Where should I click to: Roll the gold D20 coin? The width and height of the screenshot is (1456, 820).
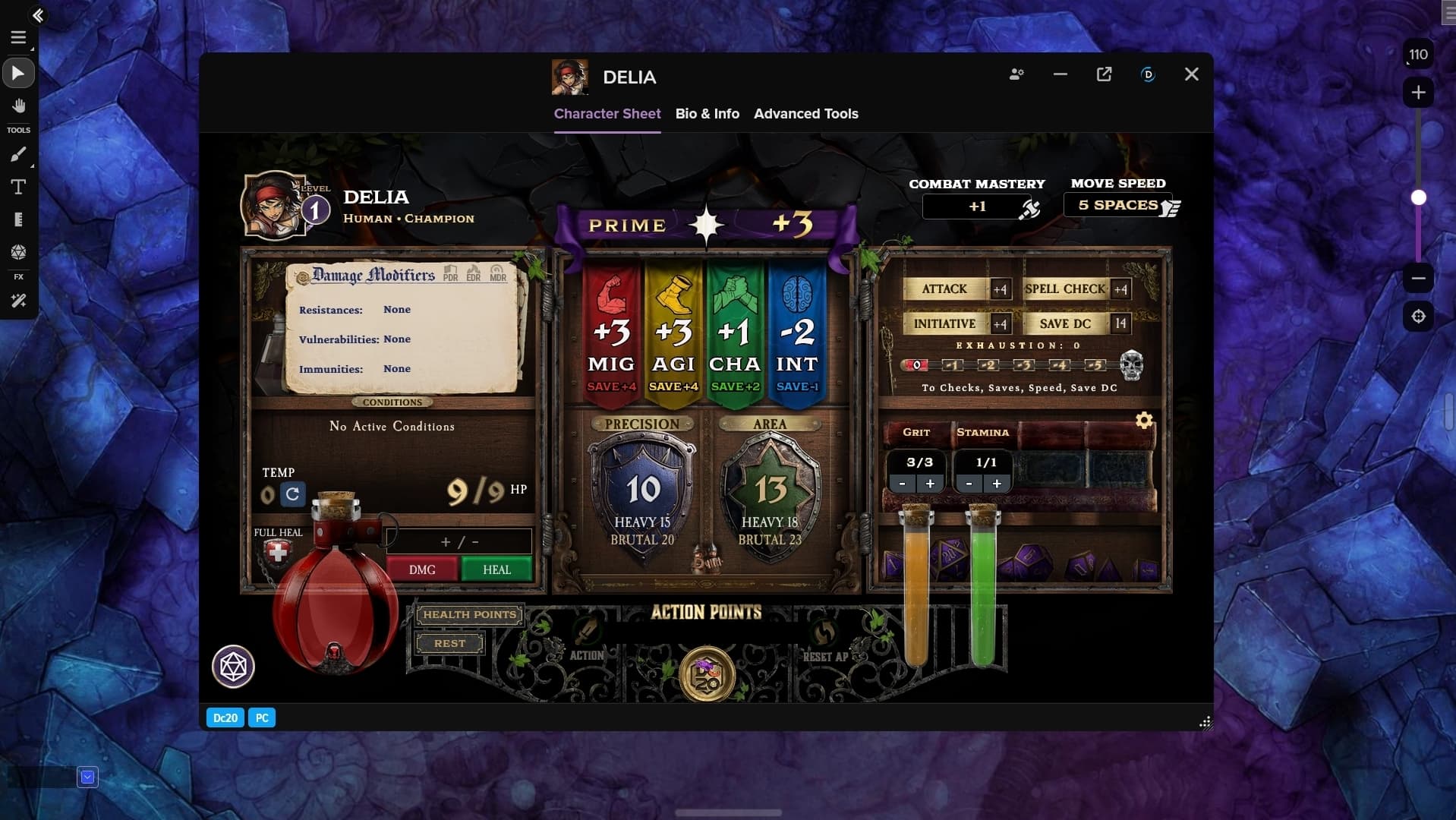click(x=707, y=674)
